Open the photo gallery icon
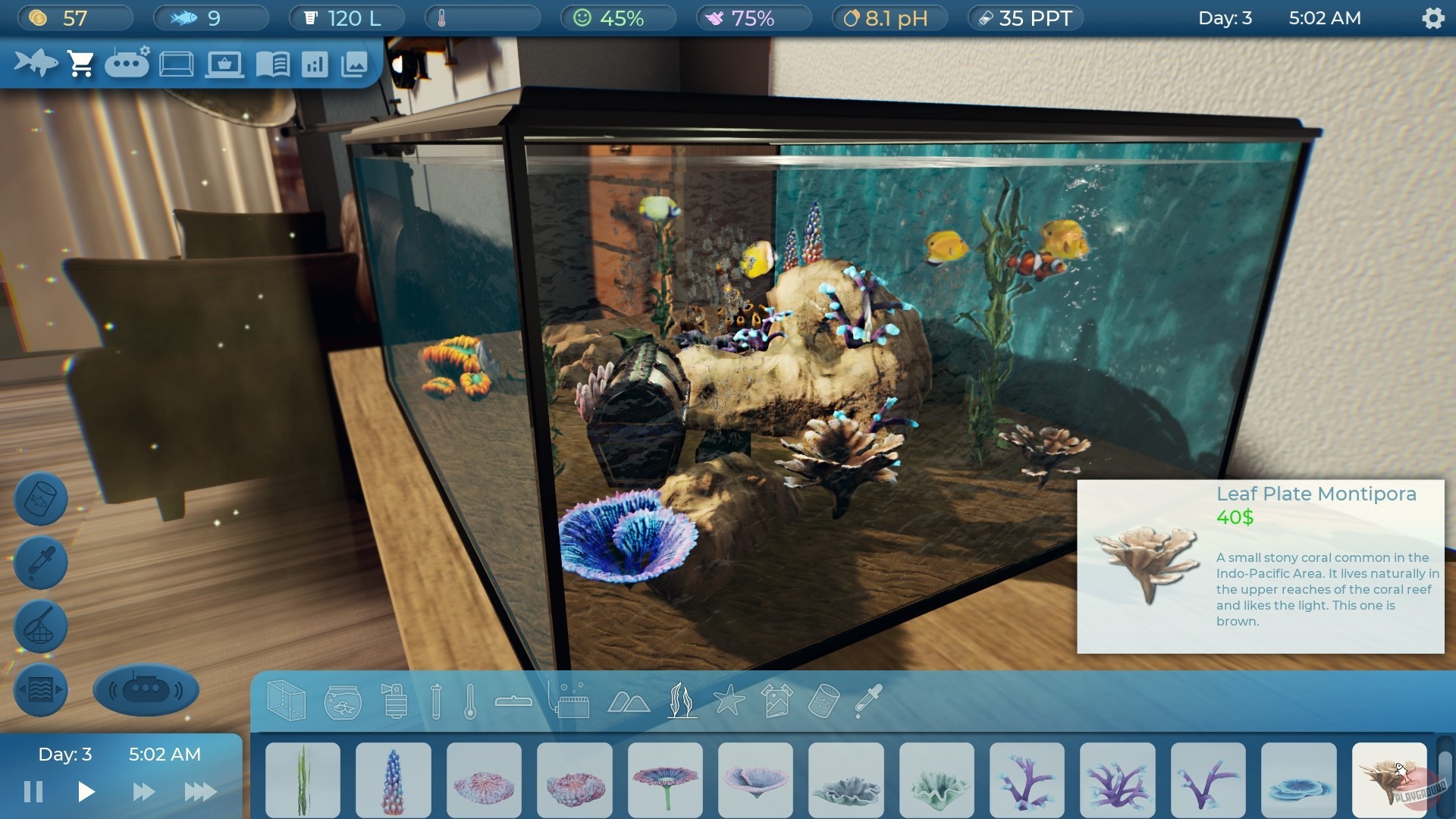Screen dimensions: 1456x819 coord(355,63)
